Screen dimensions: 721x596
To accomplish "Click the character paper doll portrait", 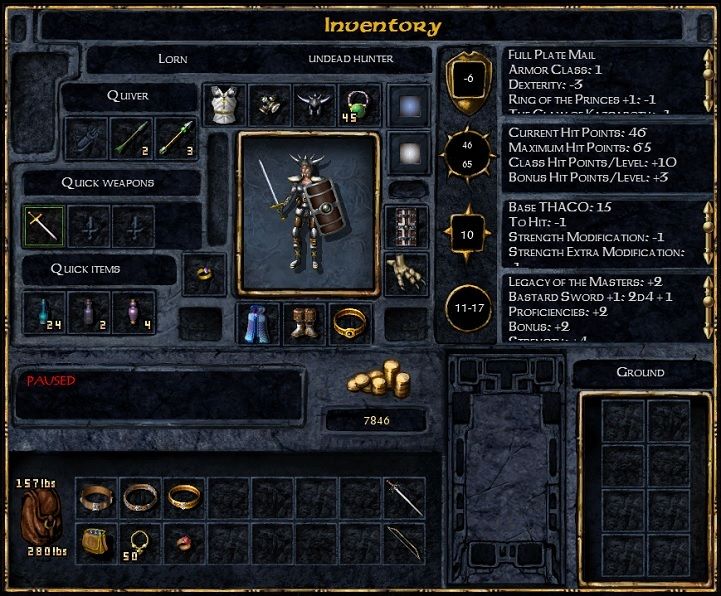I will (x=308, y=212).
